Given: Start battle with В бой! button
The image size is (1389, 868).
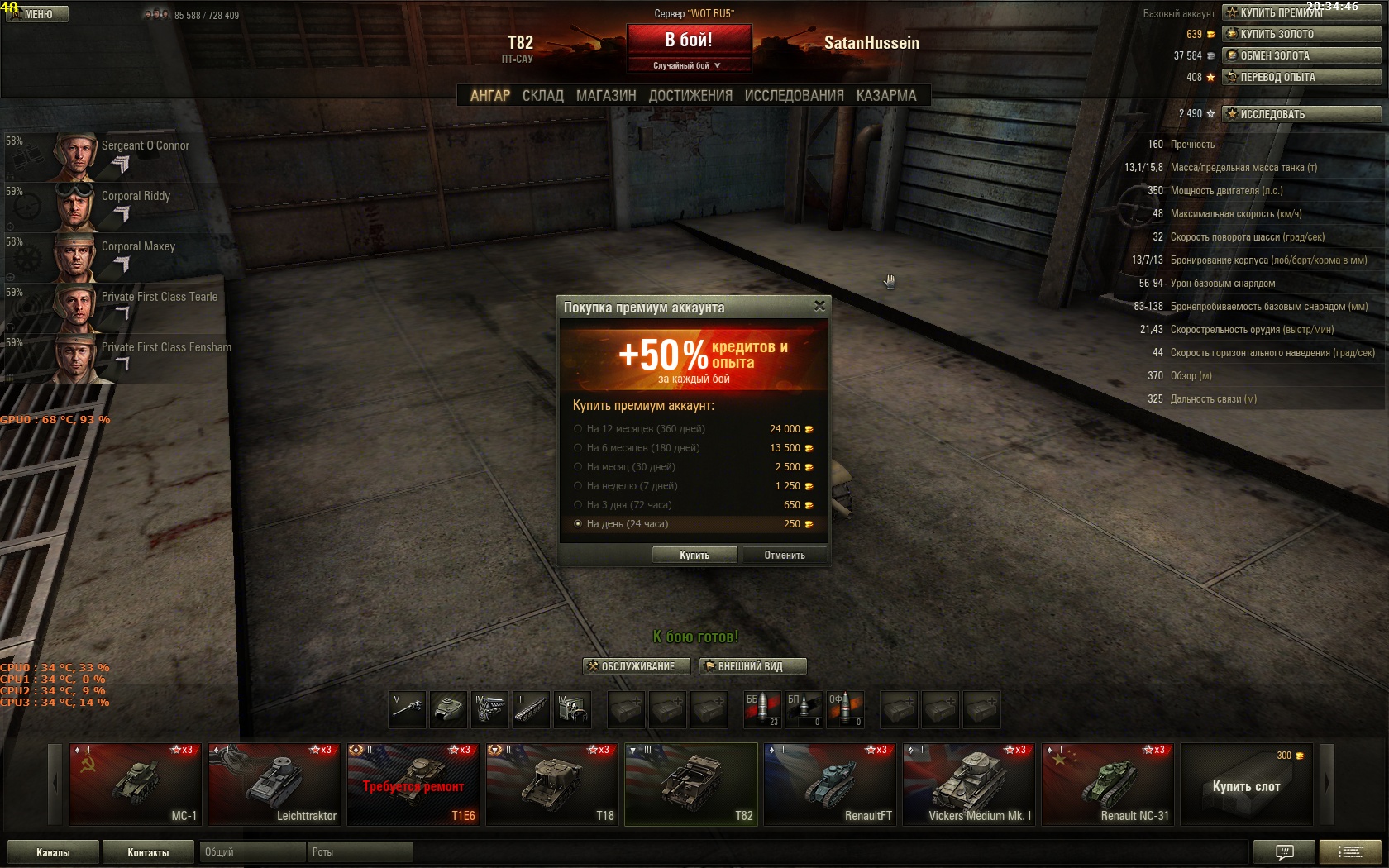Looking at the screenshot, I should [x=689, y=40].
